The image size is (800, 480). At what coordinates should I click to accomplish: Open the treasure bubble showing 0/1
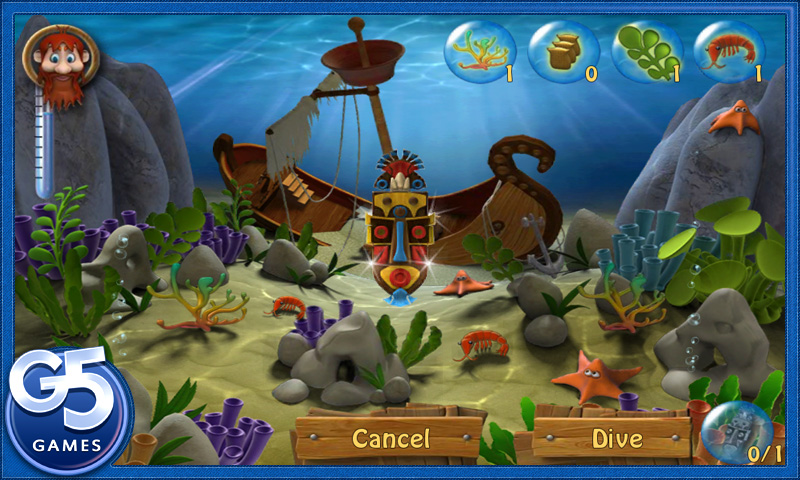tap(736, 432)
